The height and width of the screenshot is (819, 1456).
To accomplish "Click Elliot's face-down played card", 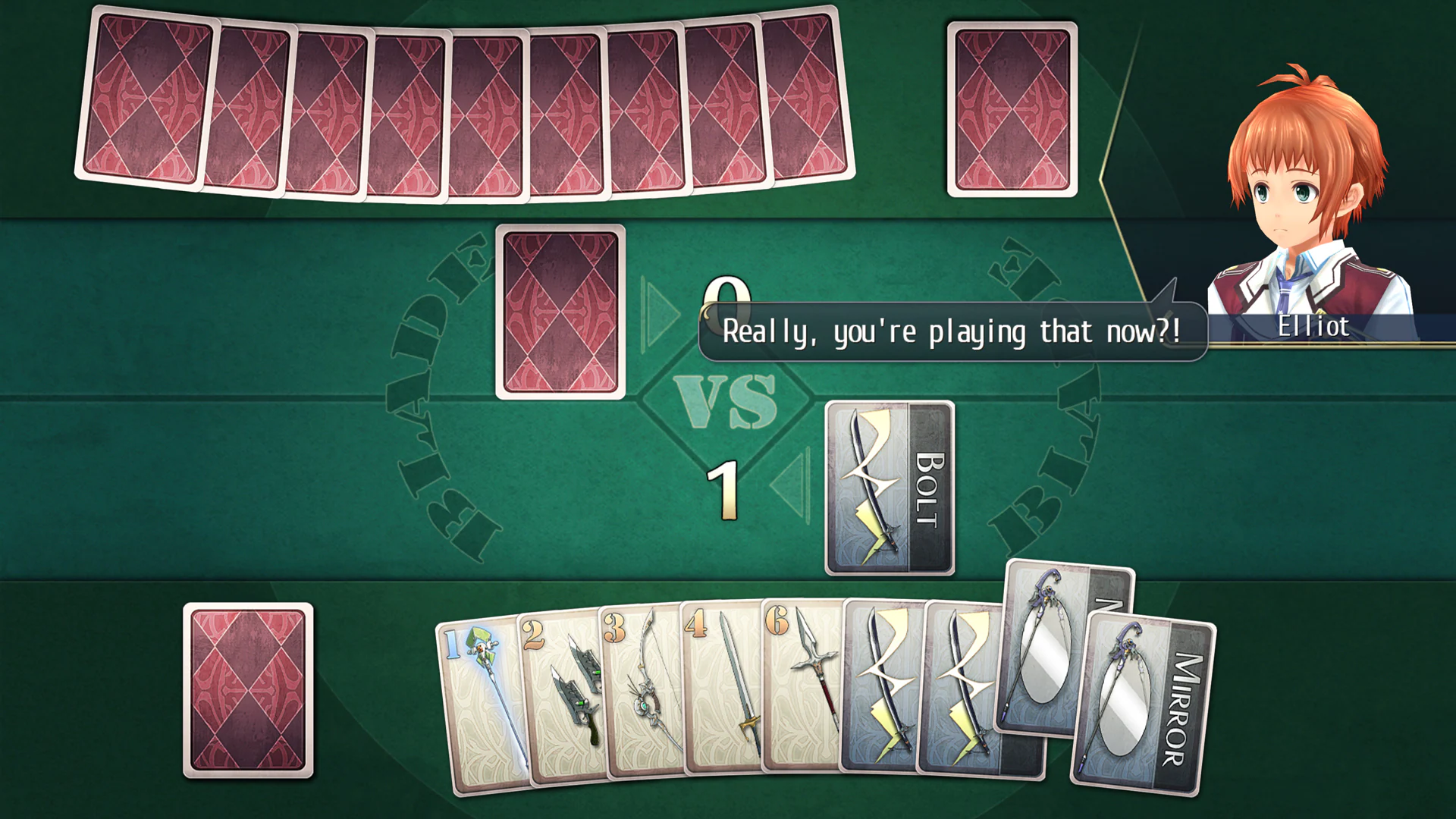I will click(x=561, y=311).
